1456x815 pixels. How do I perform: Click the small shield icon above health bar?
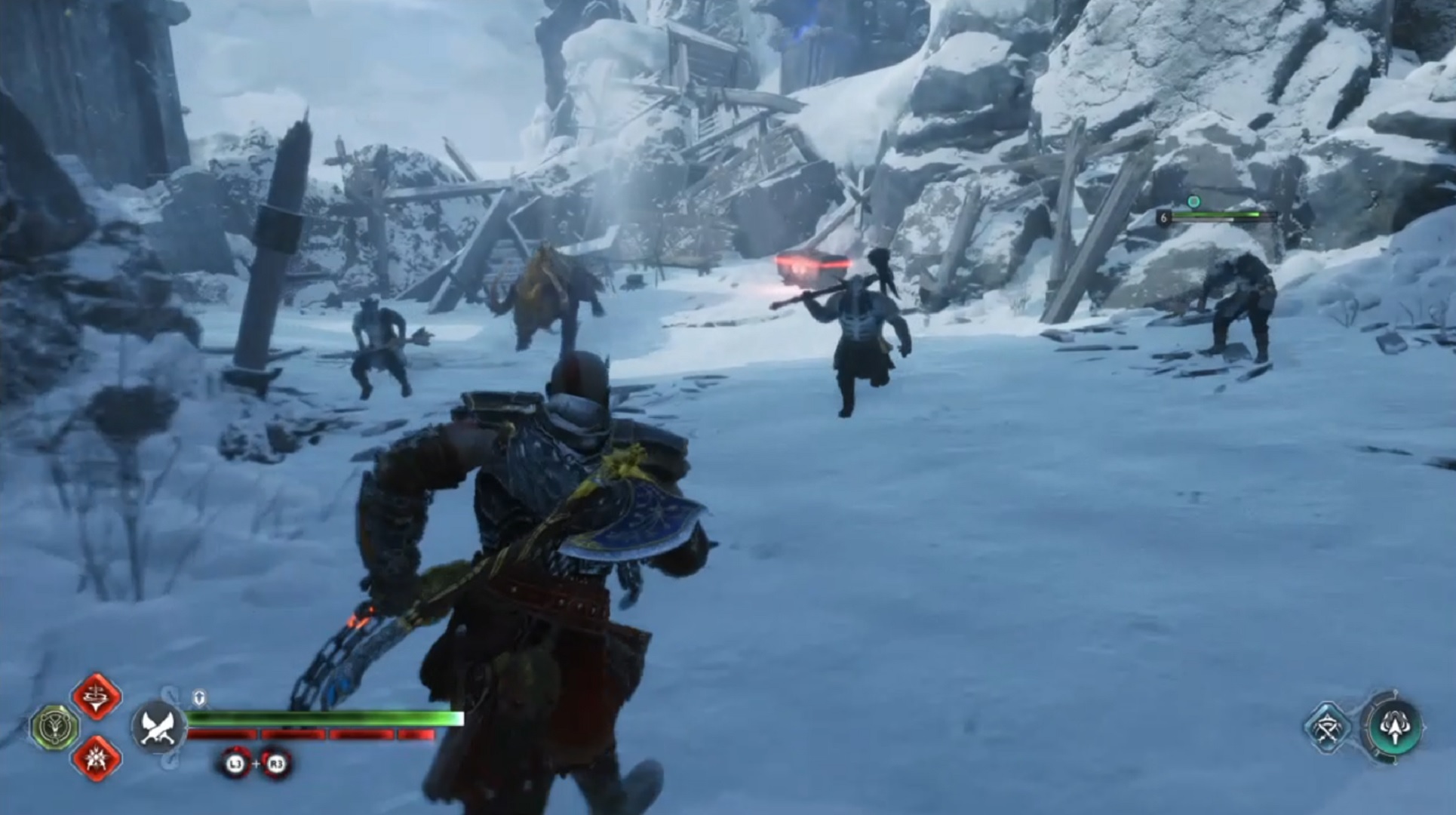[x=199, y=697]
